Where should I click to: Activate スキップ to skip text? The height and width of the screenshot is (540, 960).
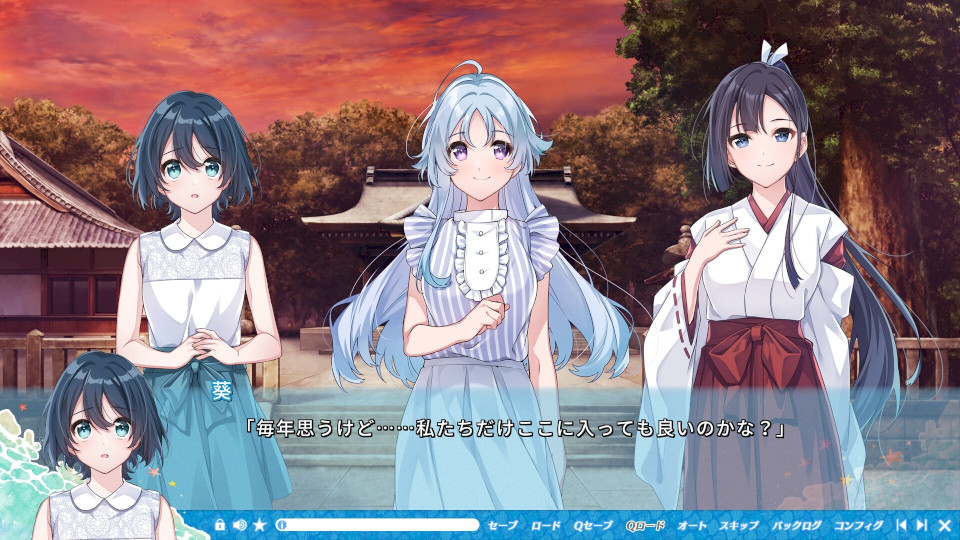pos(739,525)
